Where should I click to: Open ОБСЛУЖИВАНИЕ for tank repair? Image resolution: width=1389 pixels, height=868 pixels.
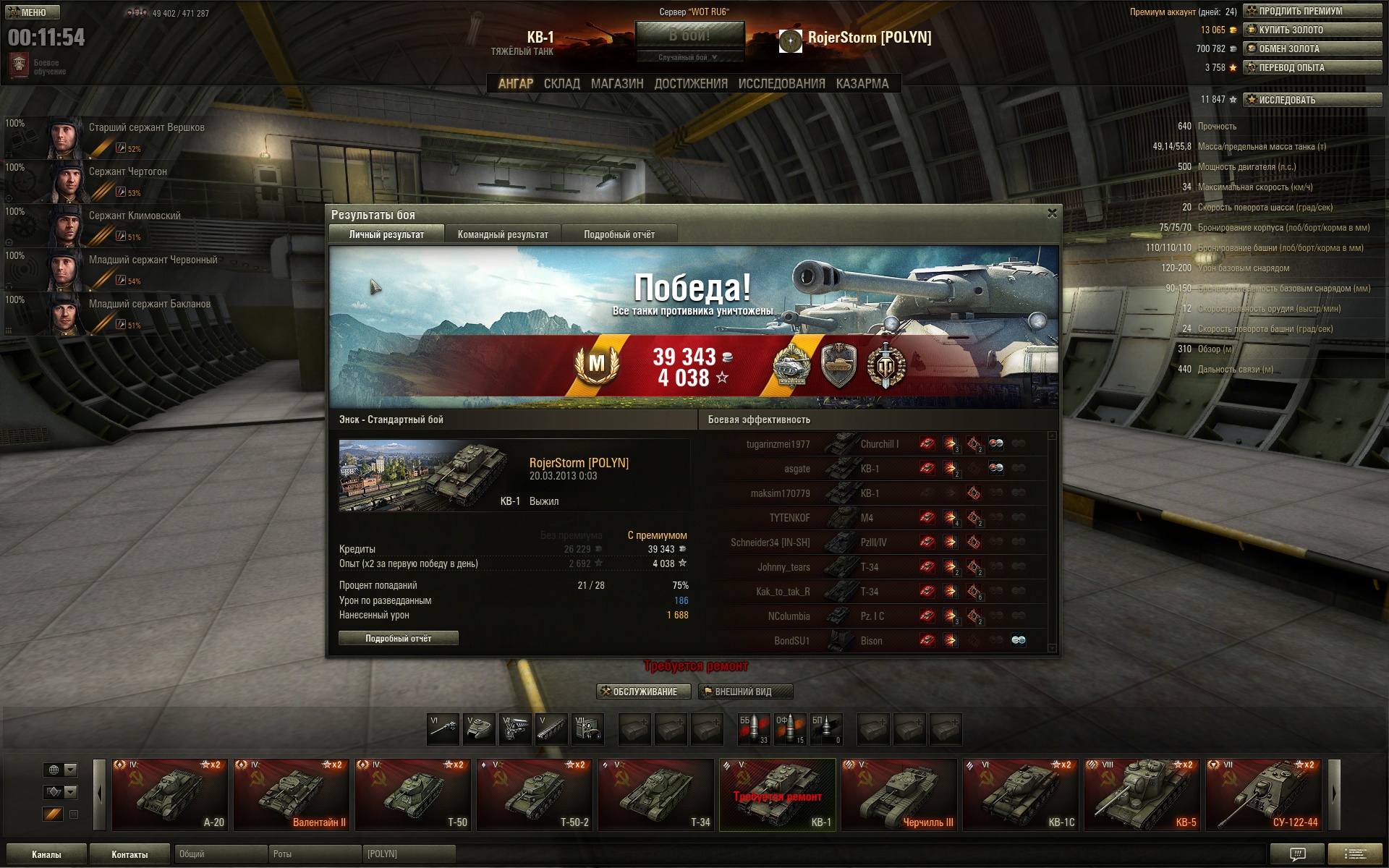[644, 692]
